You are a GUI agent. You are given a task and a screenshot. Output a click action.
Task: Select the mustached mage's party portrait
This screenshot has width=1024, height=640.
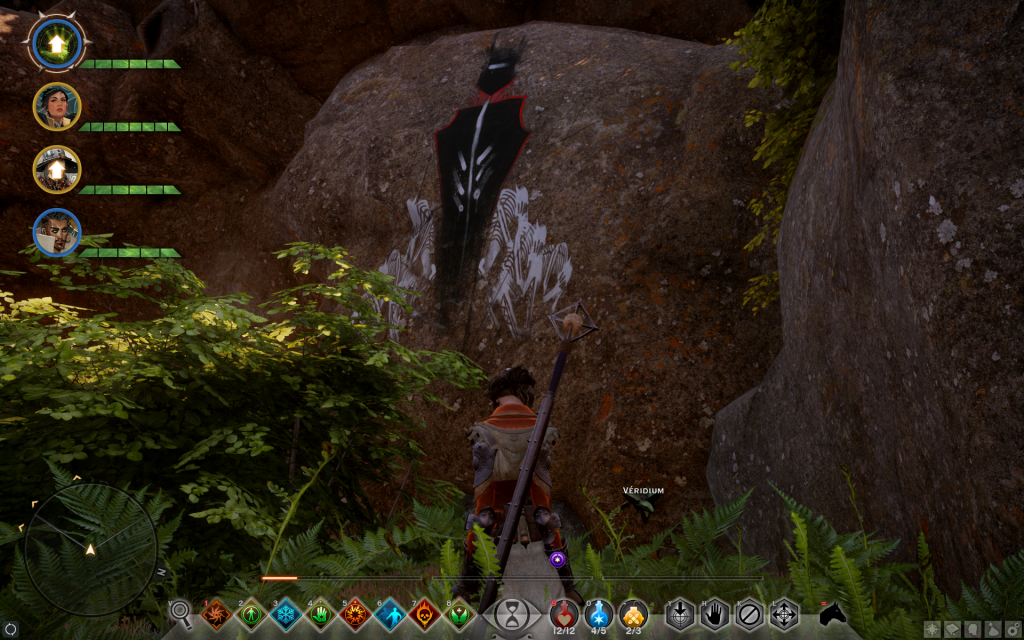coord(56,232)
